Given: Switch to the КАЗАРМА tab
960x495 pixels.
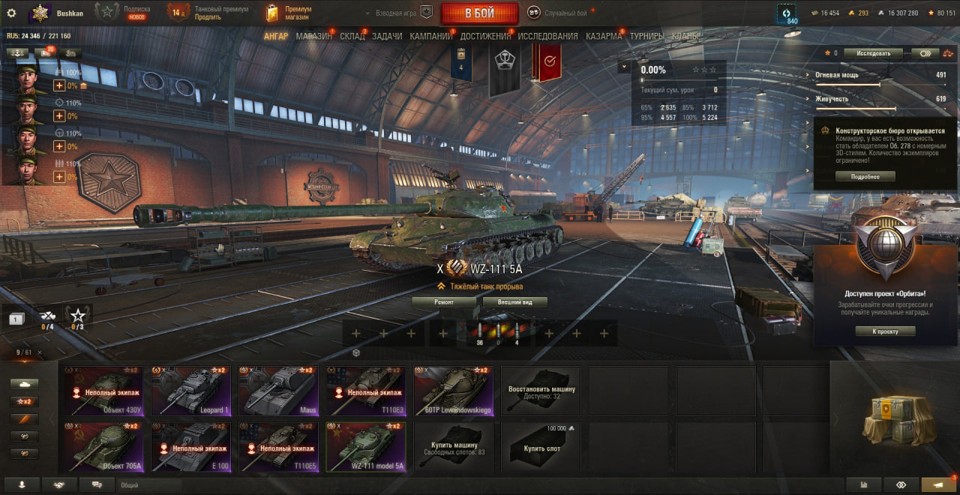Looking at the screenshot, I should 603,36.
